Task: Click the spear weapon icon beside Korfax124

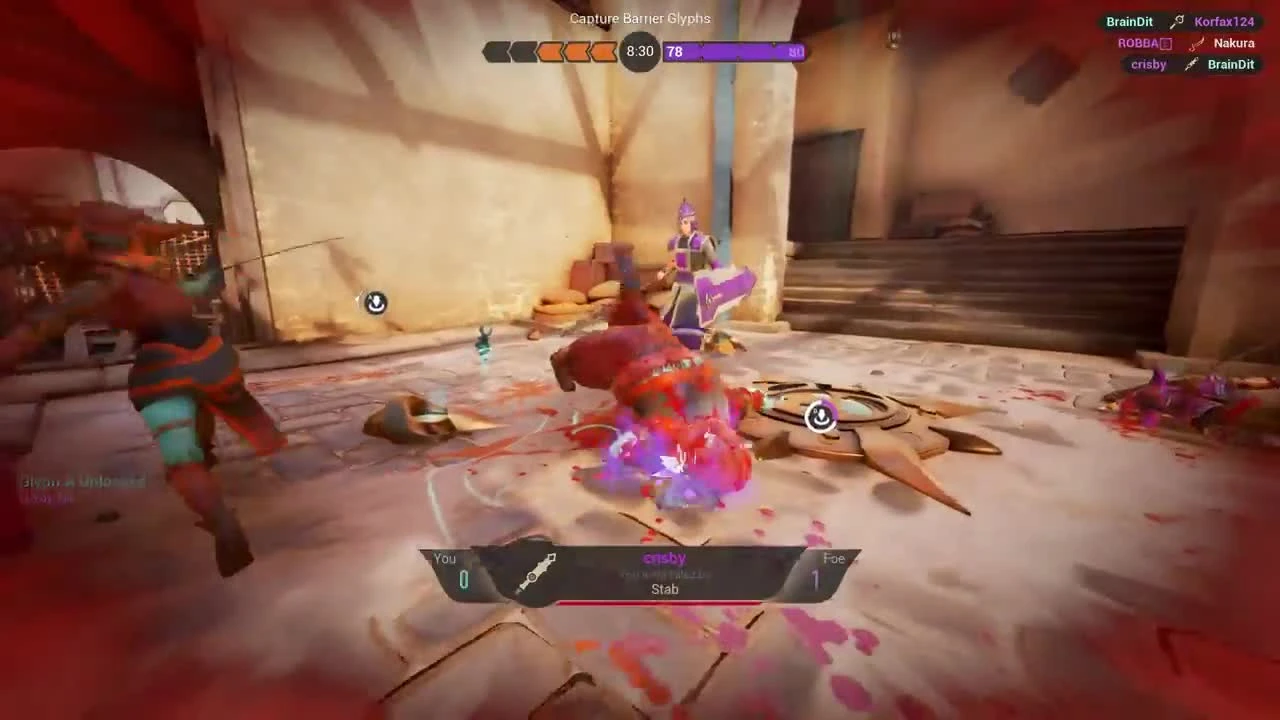Action: pos(1177,21)
